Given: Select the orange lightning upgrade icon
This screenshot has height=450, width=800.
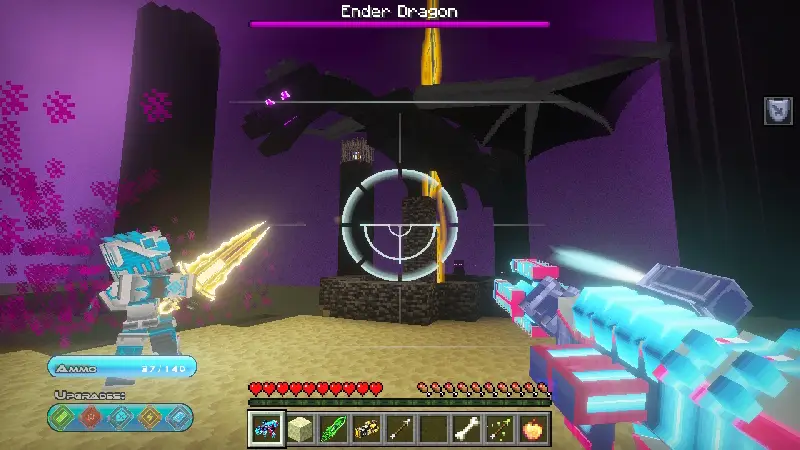Looking at the screenshot, I should tap(150, 416).
